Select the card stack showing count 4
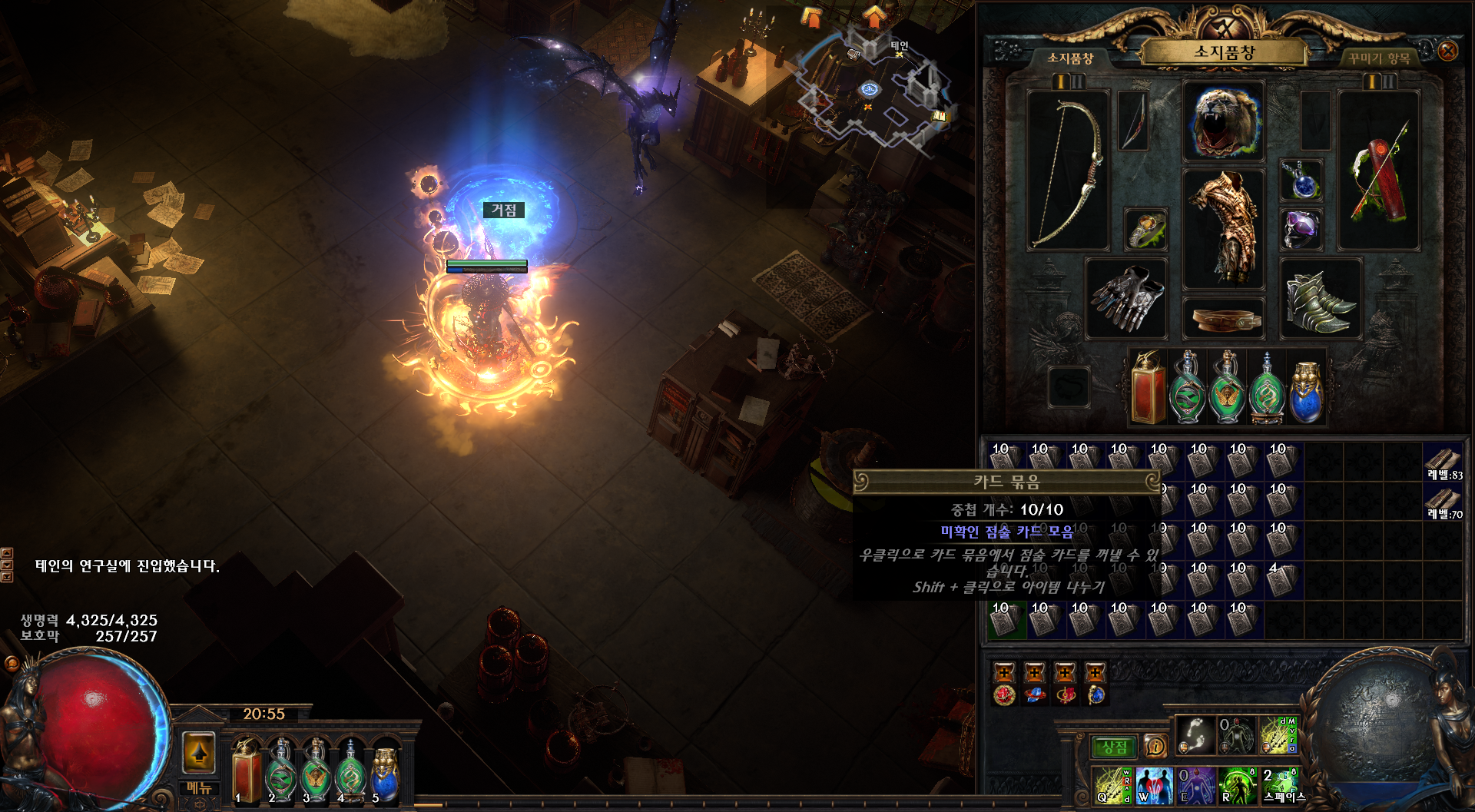Viewport: 1475px width, 812px height. pos(1279,580)
